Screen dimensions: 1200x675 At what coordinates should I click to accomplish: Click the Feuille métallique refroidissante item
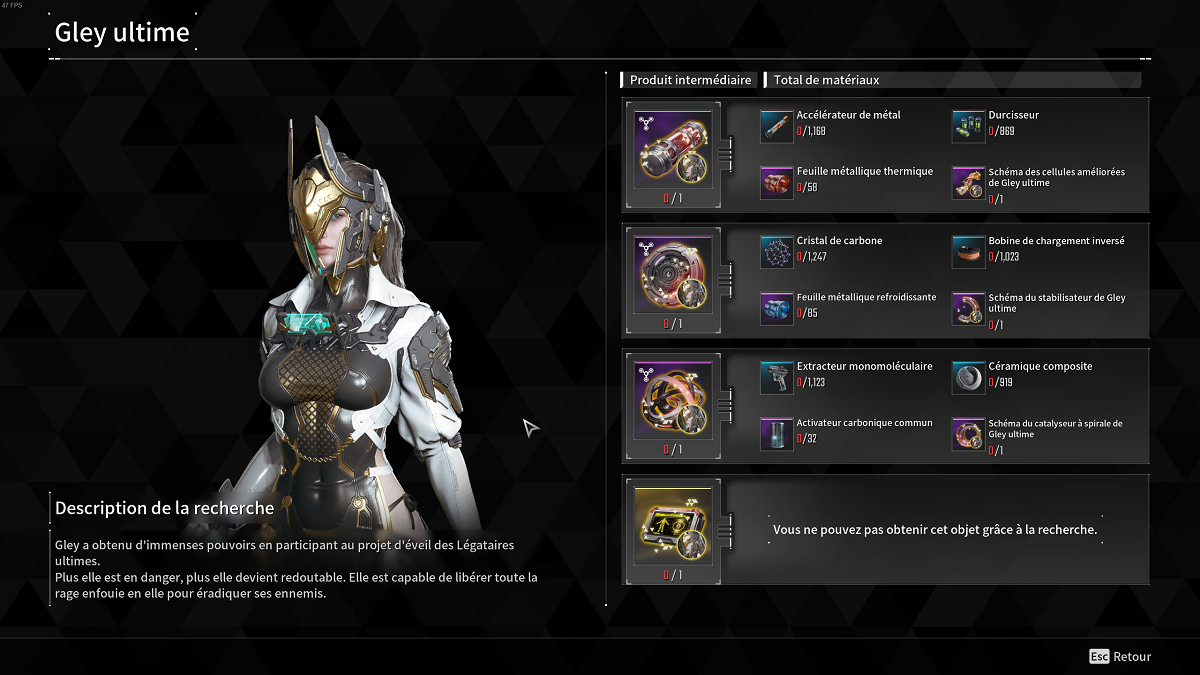[x=777, y=308]
